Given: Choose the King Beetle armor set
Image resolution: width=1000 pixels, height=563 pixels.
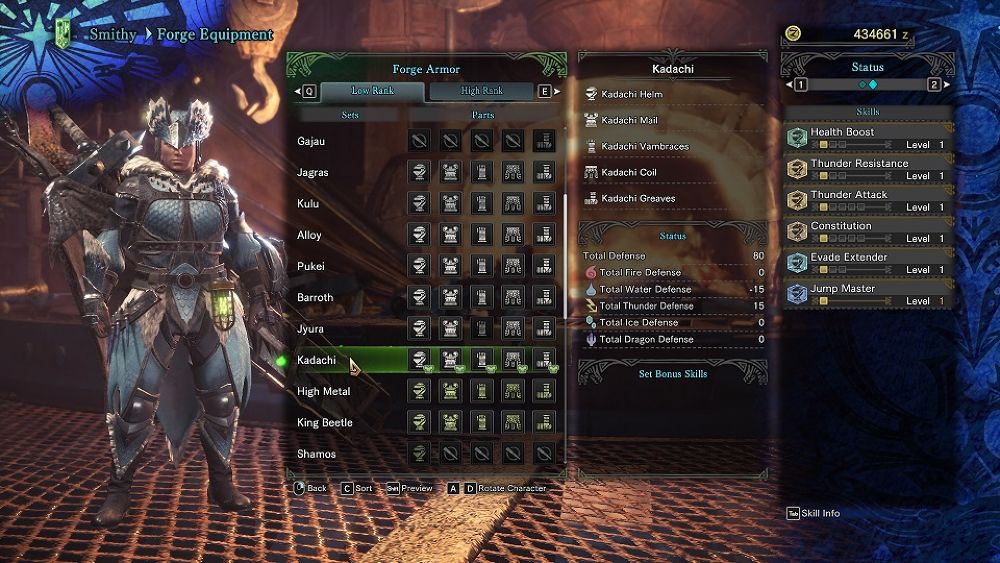Looking at the screenshot, I should point(324,423).
